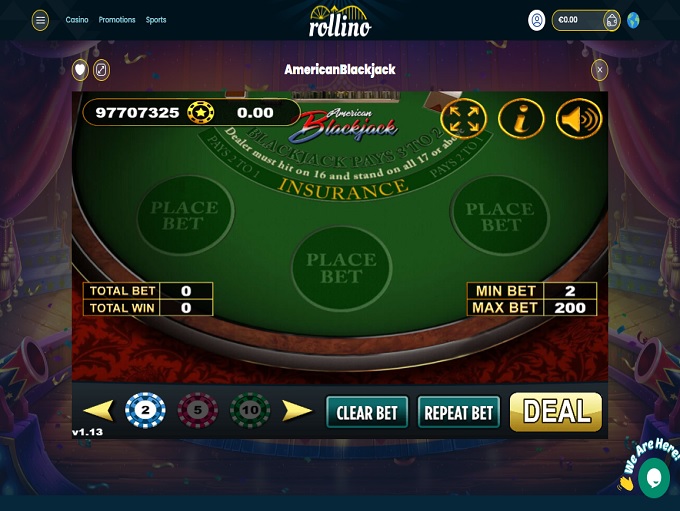Image resolution: width=680 pixels, height=511 pixels.
Task: Place a bet on the right spot
Action: pos(500,216)
